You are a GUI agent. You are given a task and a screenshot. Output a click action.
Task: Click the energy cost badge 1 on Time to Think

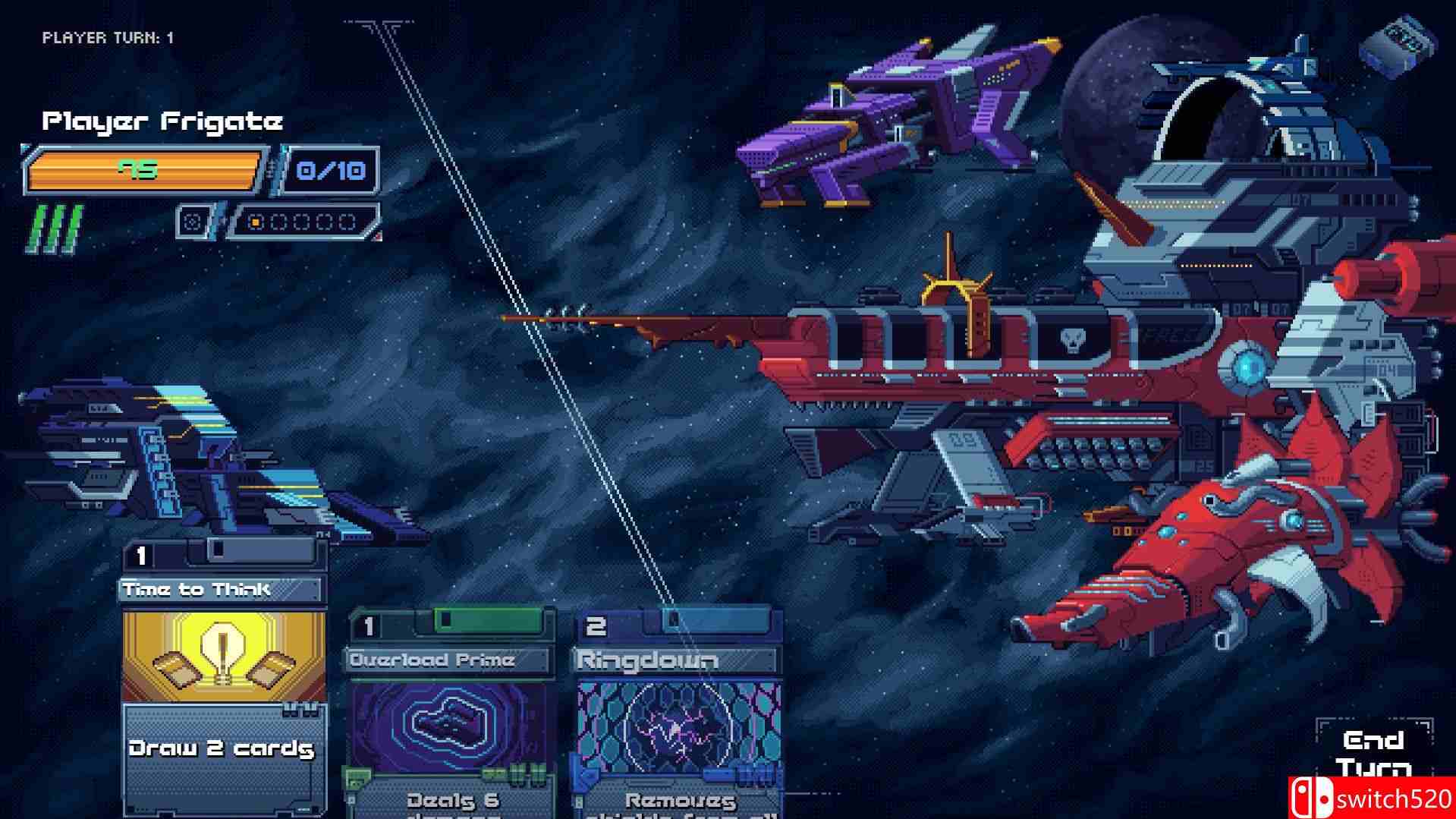click(x=140, y=553)
